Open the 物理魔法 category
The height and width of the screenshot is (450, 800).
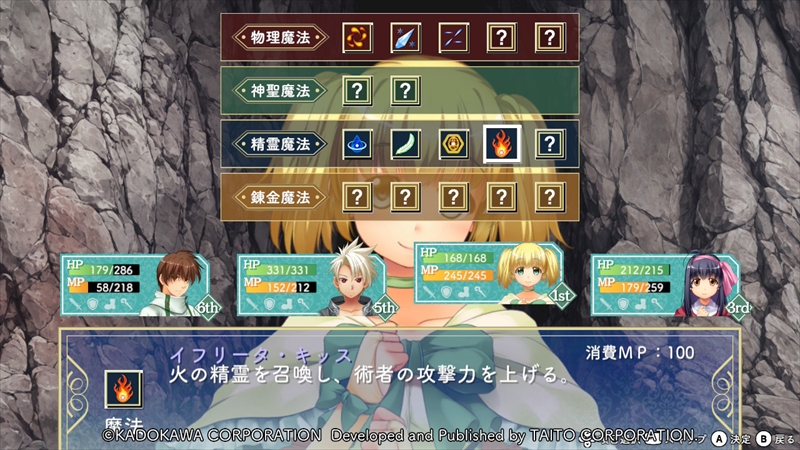[281, 38]
